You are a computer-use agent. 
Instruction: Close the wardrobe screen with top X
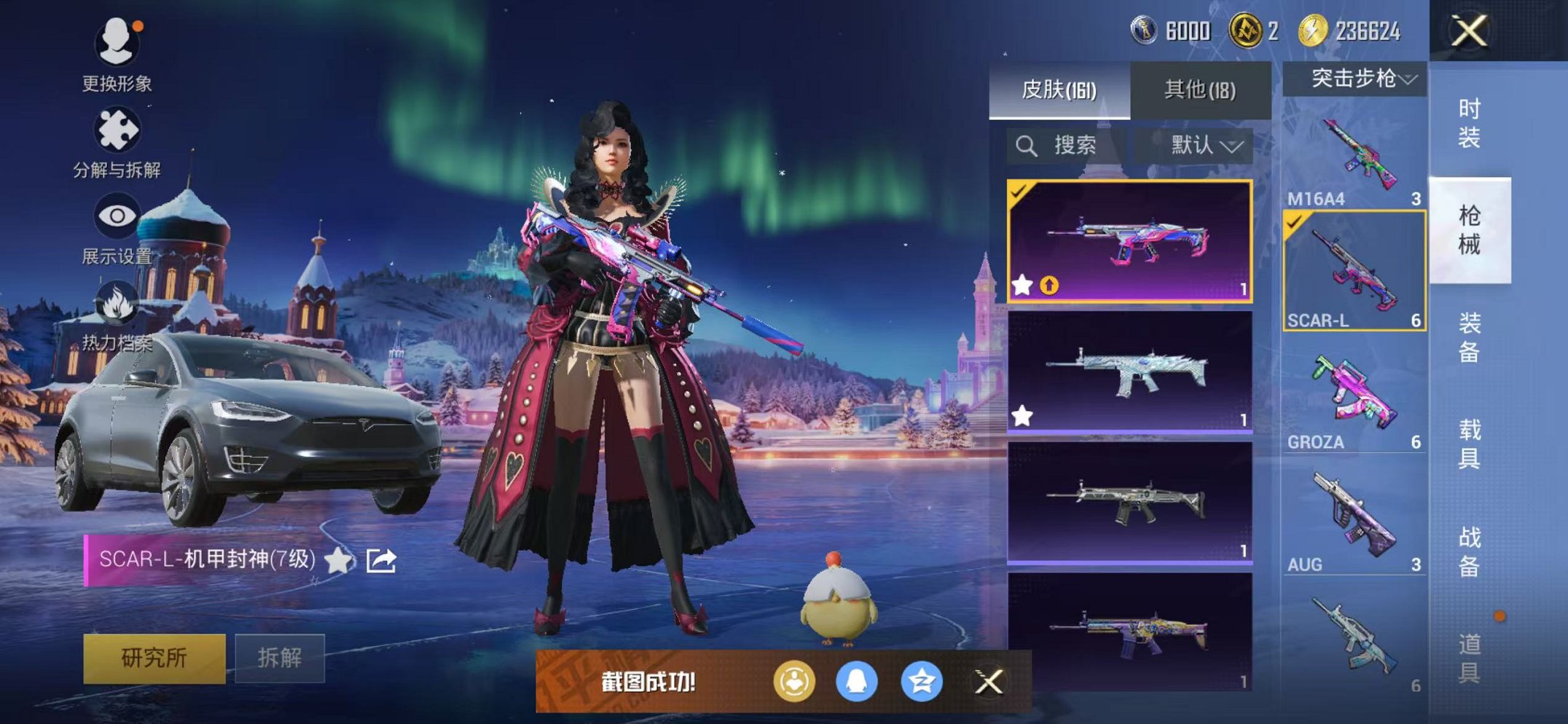1468,31
